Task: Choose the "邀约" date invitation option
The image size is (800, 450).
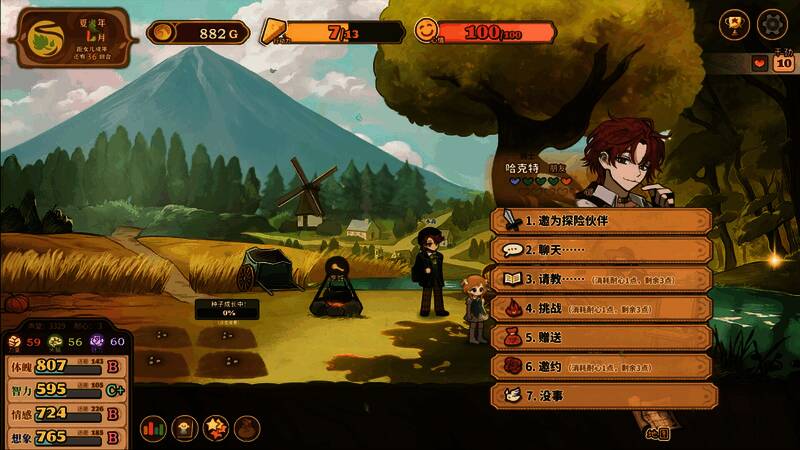Action: pyautogui.click(x=600, y=366)
